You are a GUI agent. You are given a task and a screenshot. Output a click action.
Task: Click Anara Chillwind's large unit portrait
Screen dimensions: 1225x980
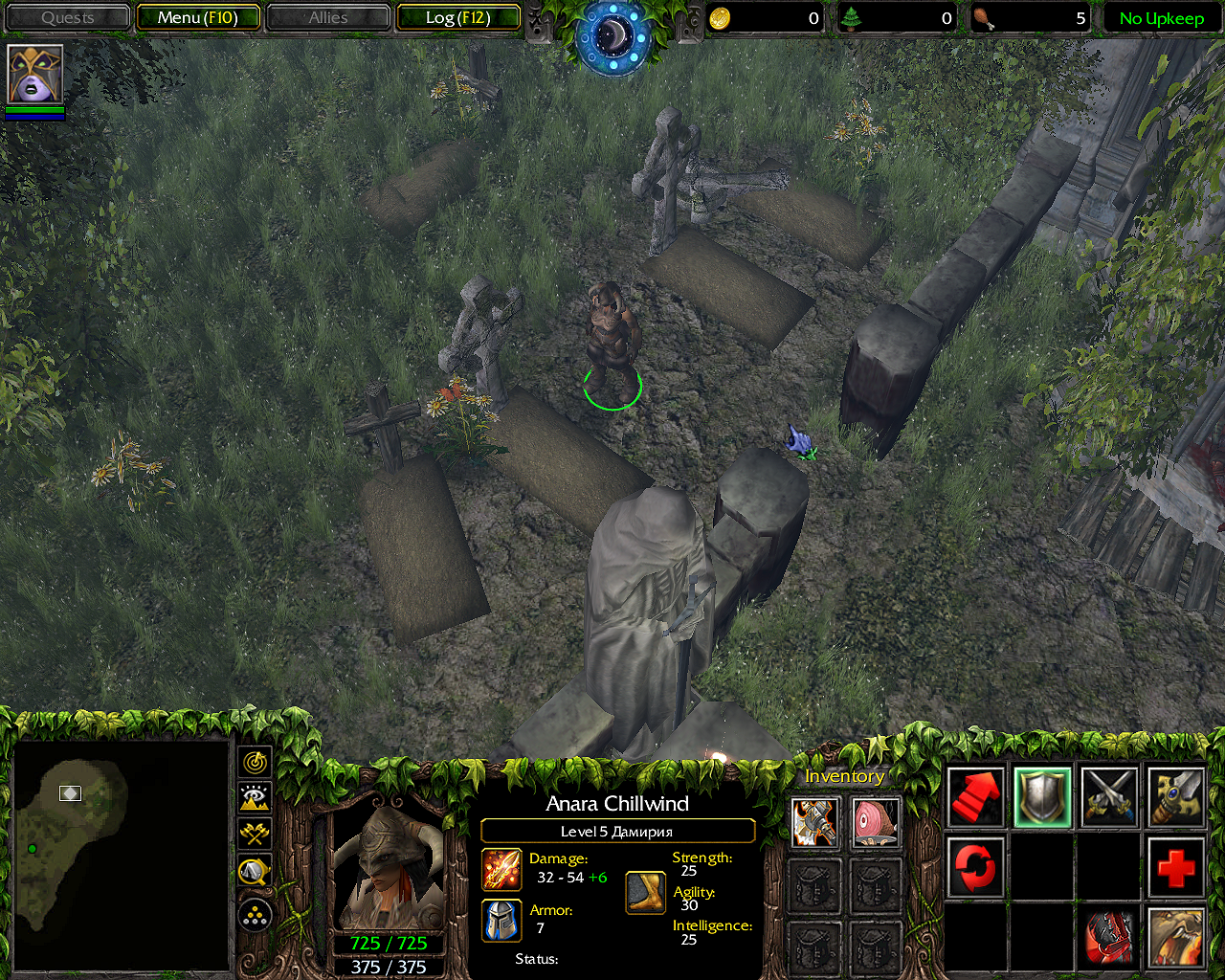tap(389, 868)
